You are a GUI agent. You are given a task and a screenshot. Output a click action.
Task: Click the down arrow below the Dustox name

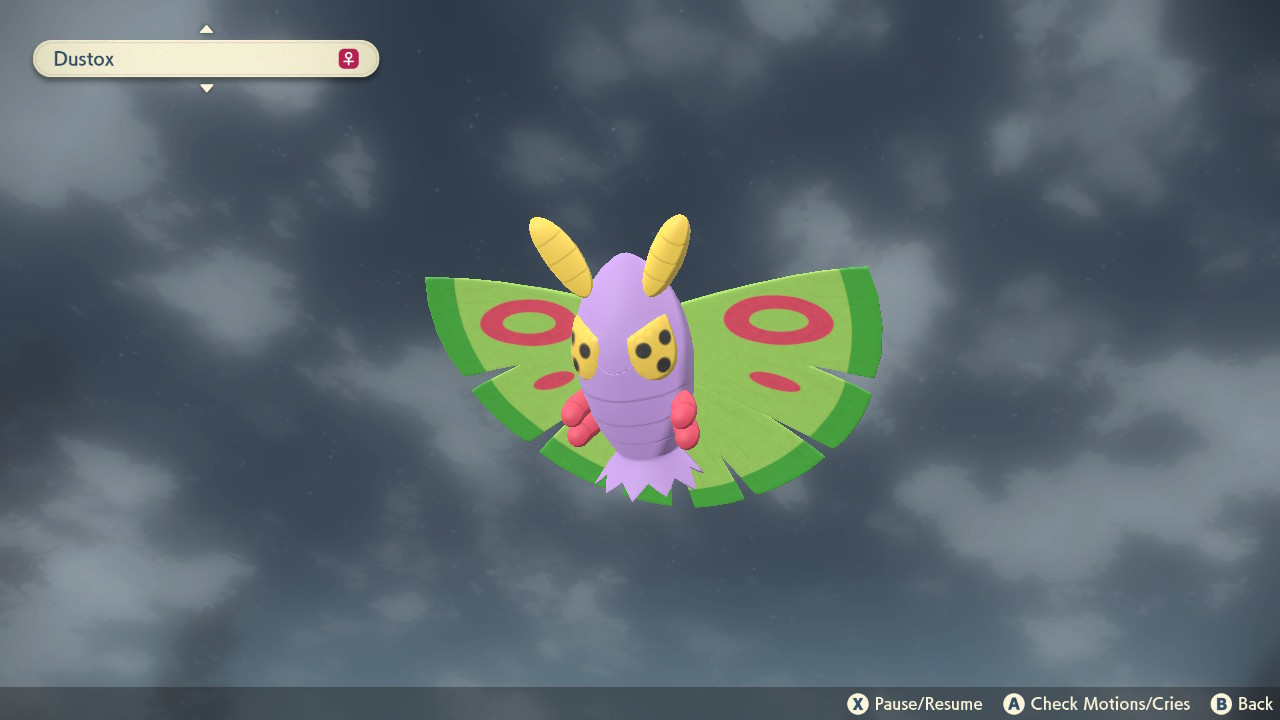206,88
